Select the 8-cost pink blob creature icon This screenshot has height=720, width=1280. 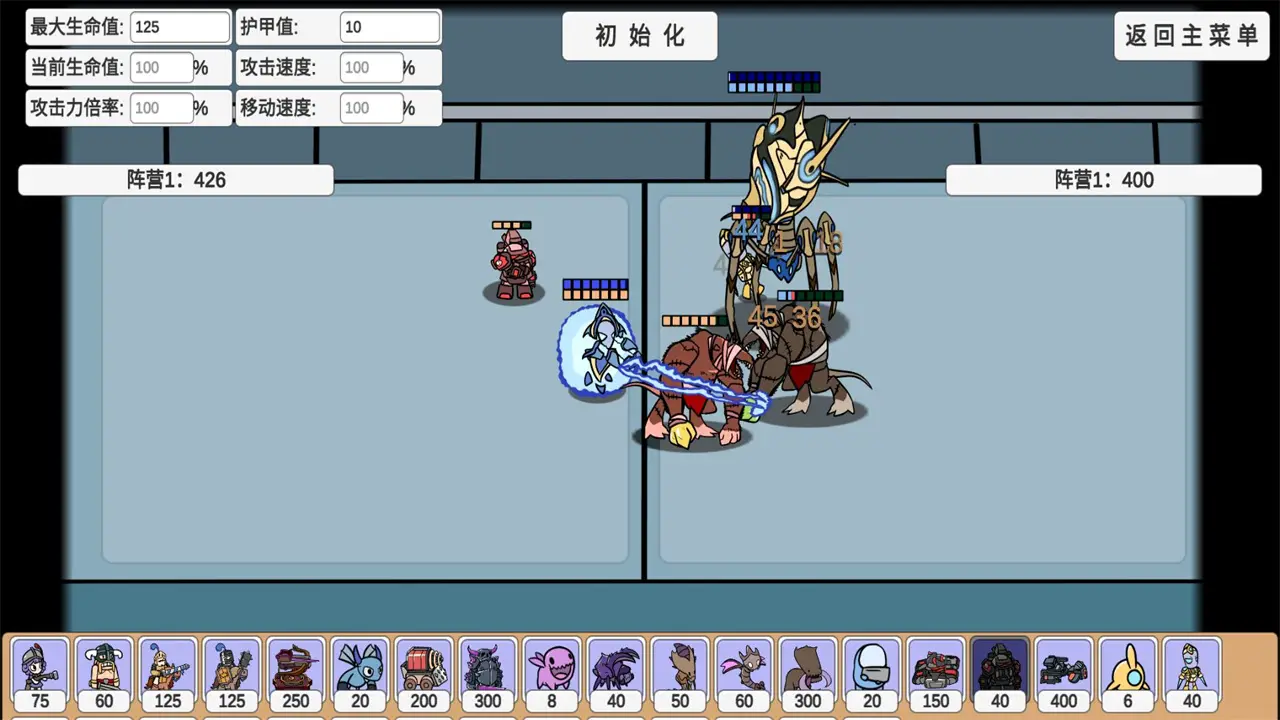pos(552,670)
